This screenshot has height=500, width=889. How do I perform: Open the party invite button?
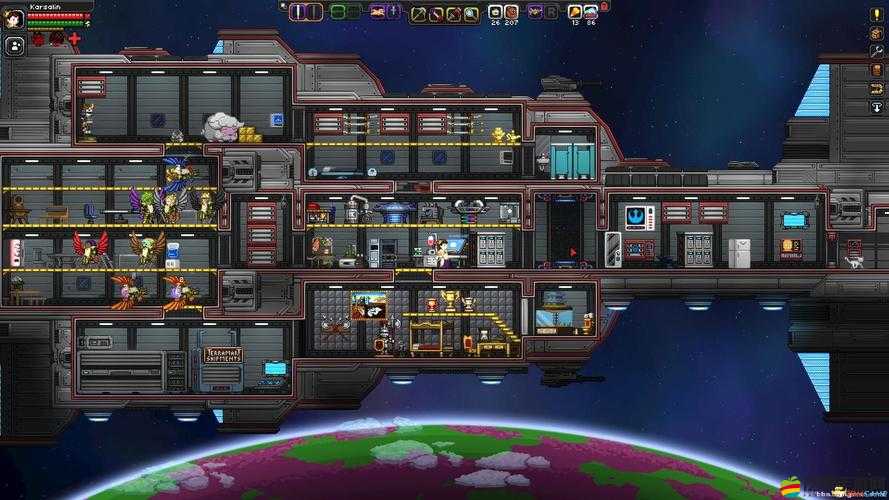(15, 45)
